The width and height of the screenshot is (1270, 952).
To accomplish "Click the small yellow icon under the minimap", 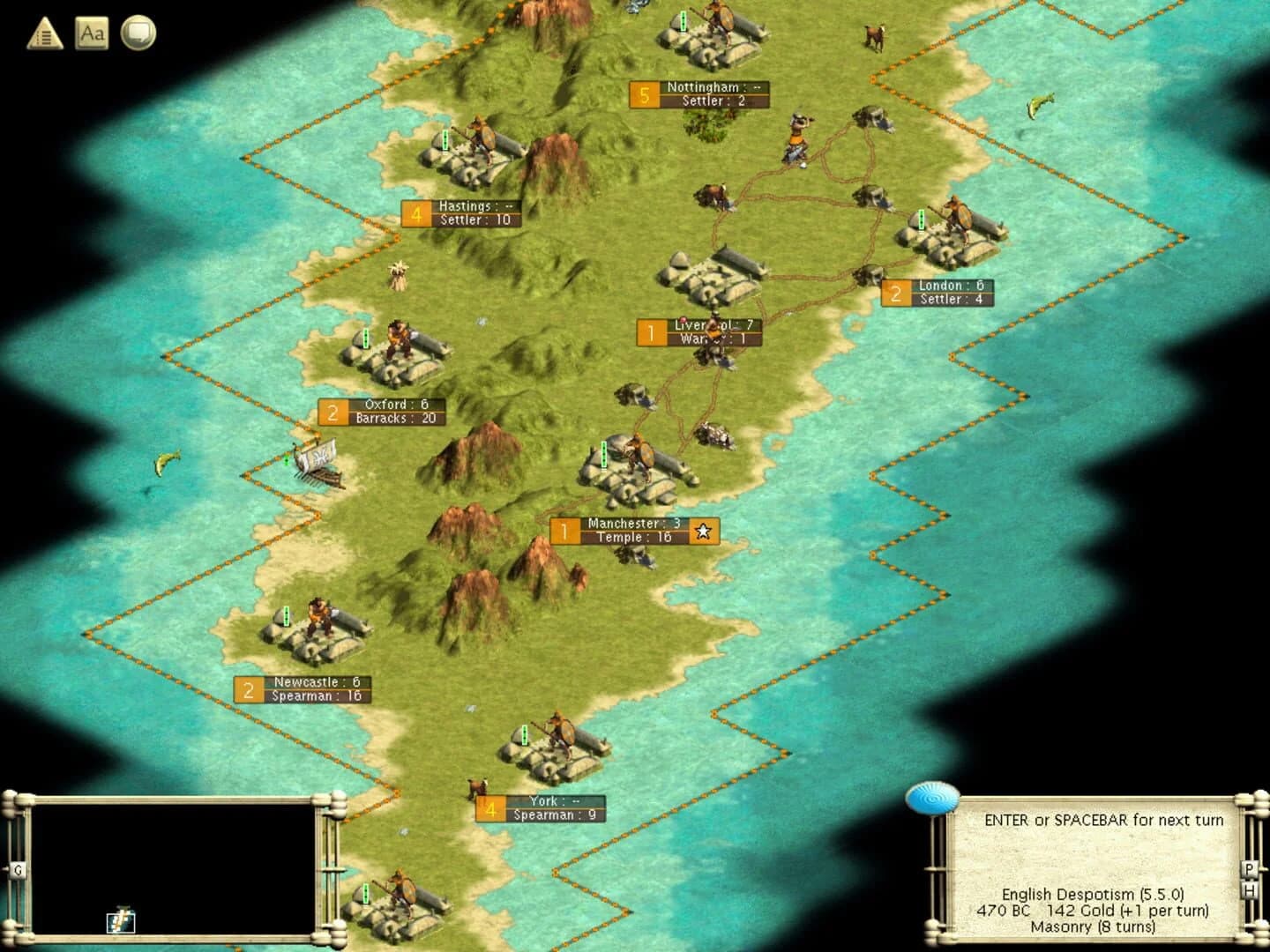I will pos(121,919).
